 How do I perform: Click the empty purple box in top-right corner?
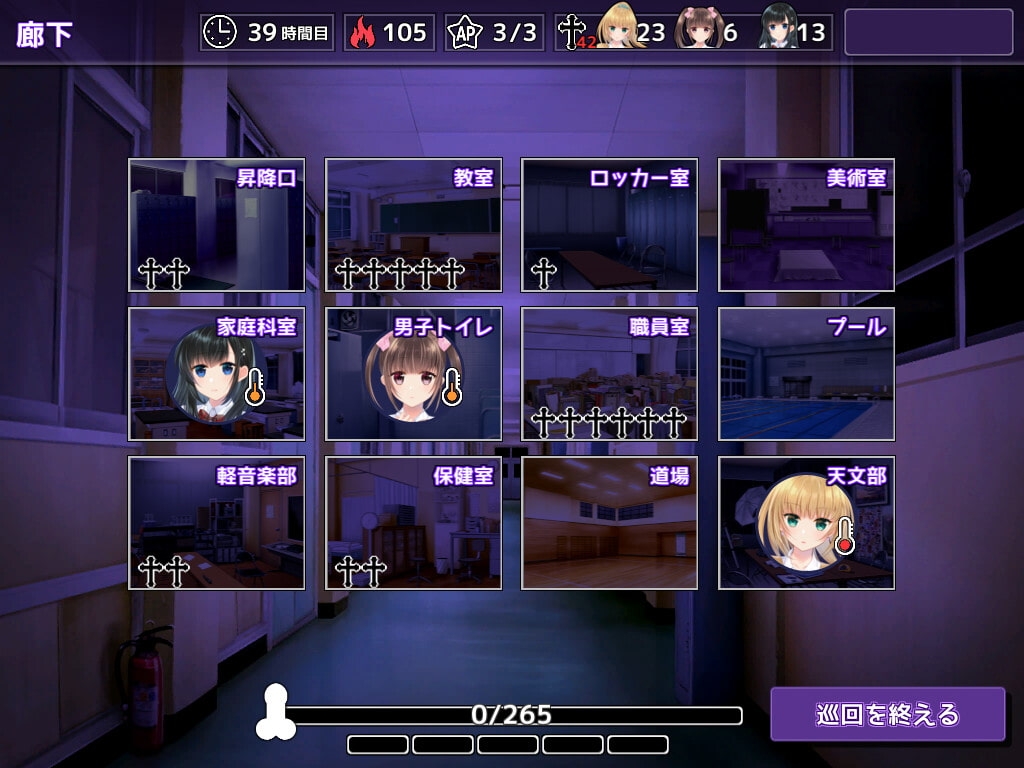pyautogui.click(x=928, y=32)
